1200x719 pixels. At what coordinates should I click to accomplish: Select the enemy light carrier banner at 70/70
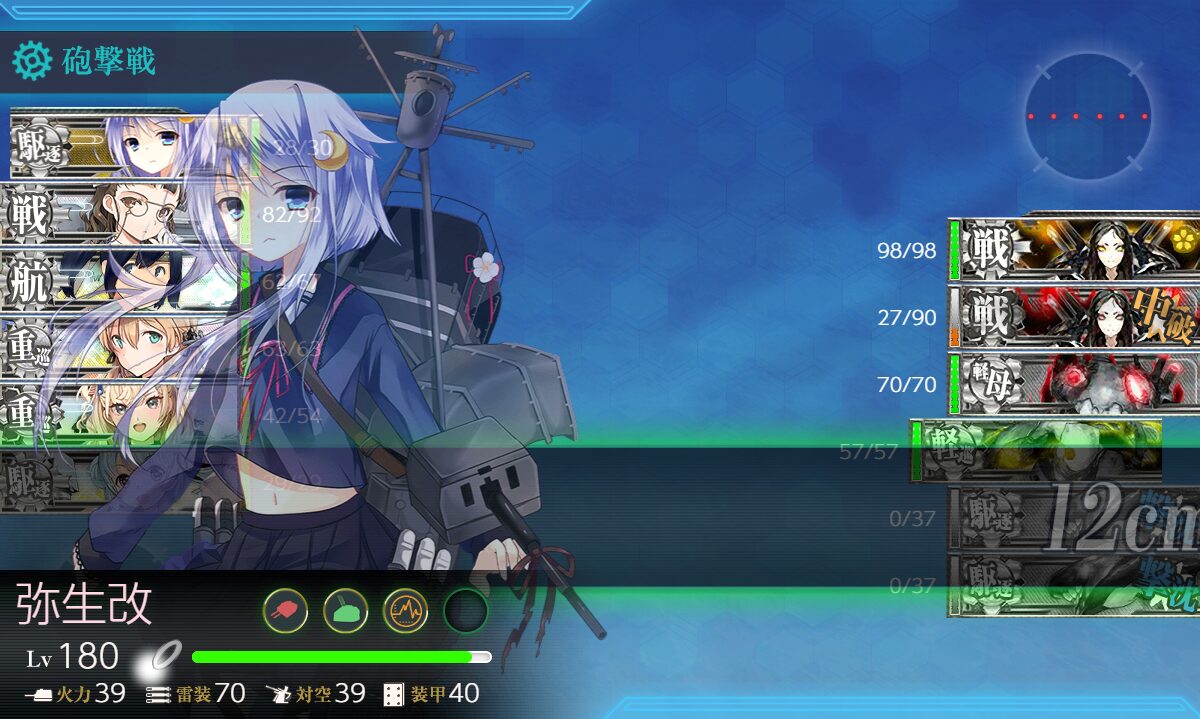(1075, 383)
